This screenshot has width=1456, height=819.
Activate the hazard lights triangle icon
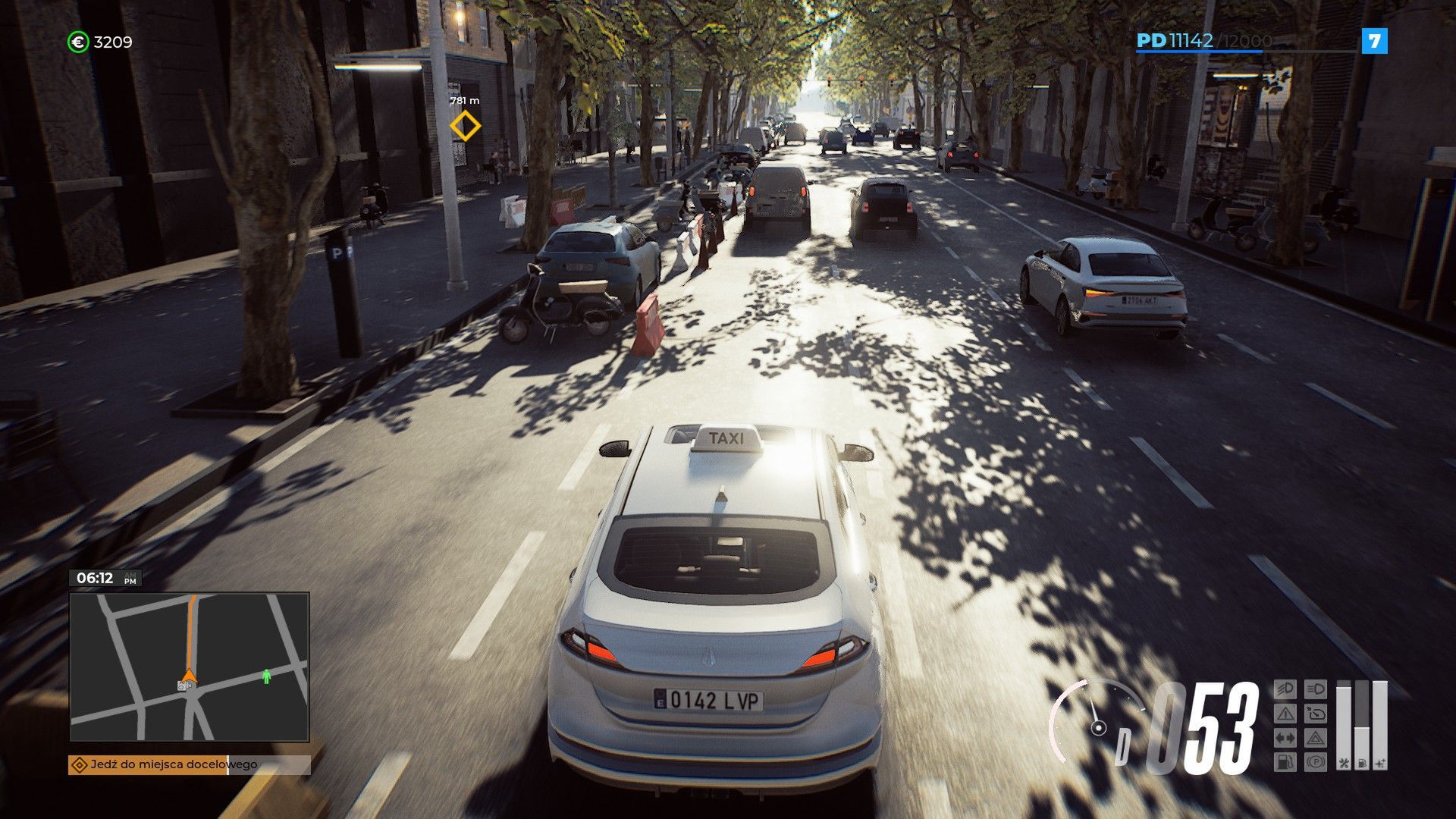click(1316, 738)
